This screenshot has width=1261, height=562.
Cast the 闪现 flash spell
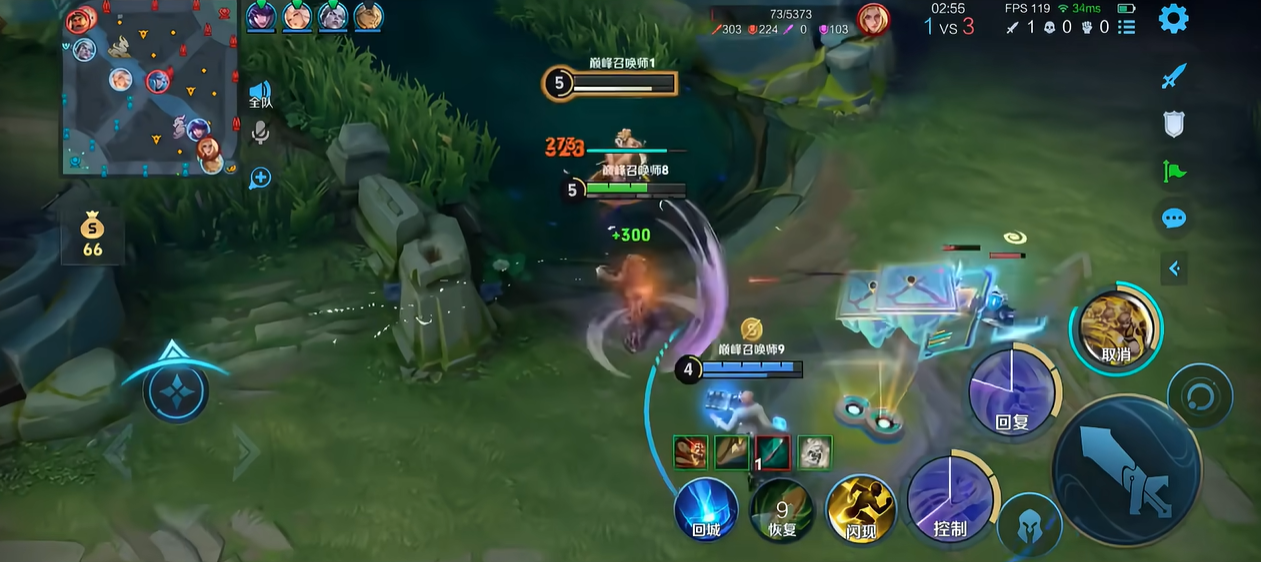(860, 509)
